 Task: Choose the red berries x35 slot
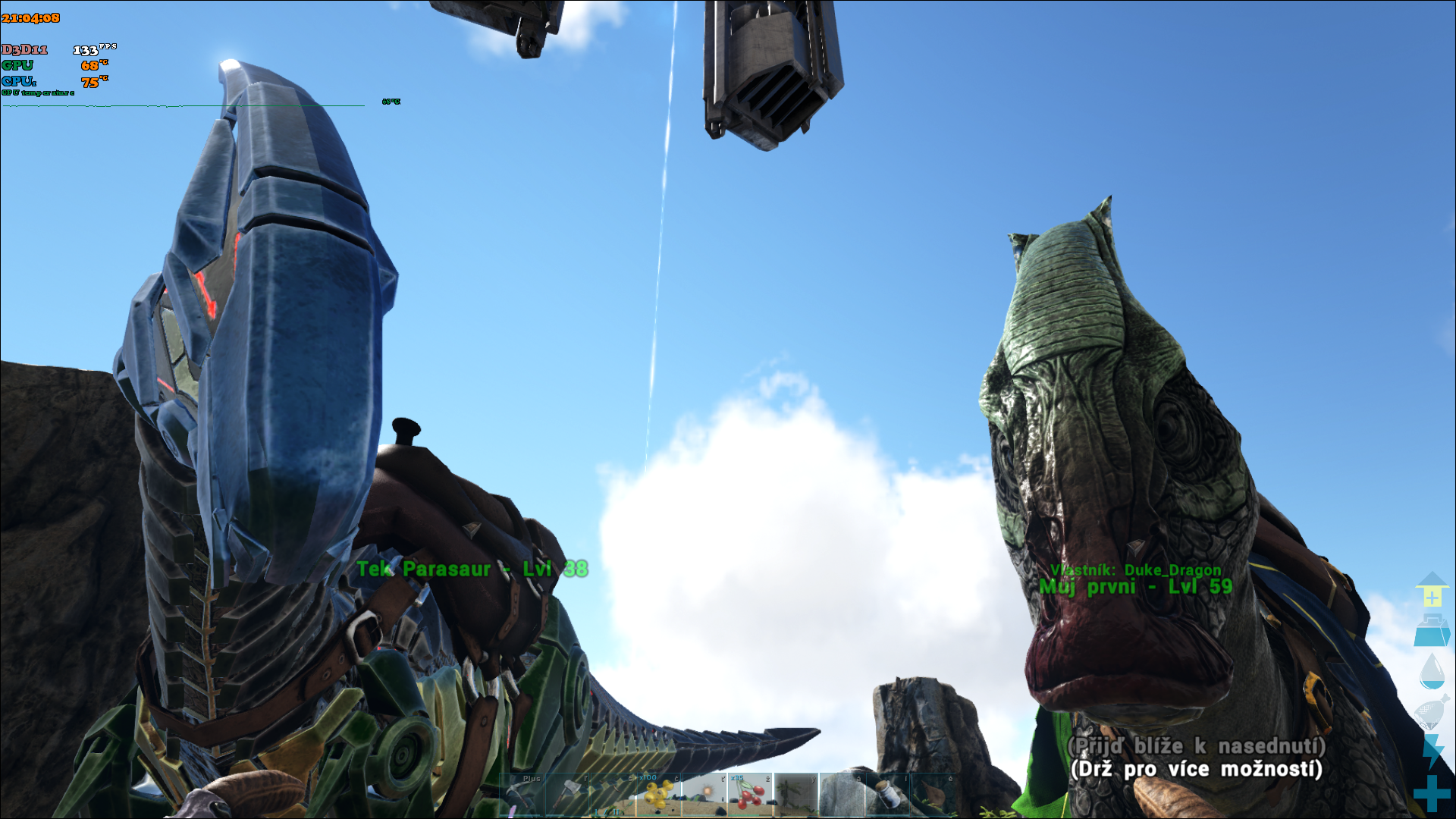pyautogui.click(x=750, y=794)
